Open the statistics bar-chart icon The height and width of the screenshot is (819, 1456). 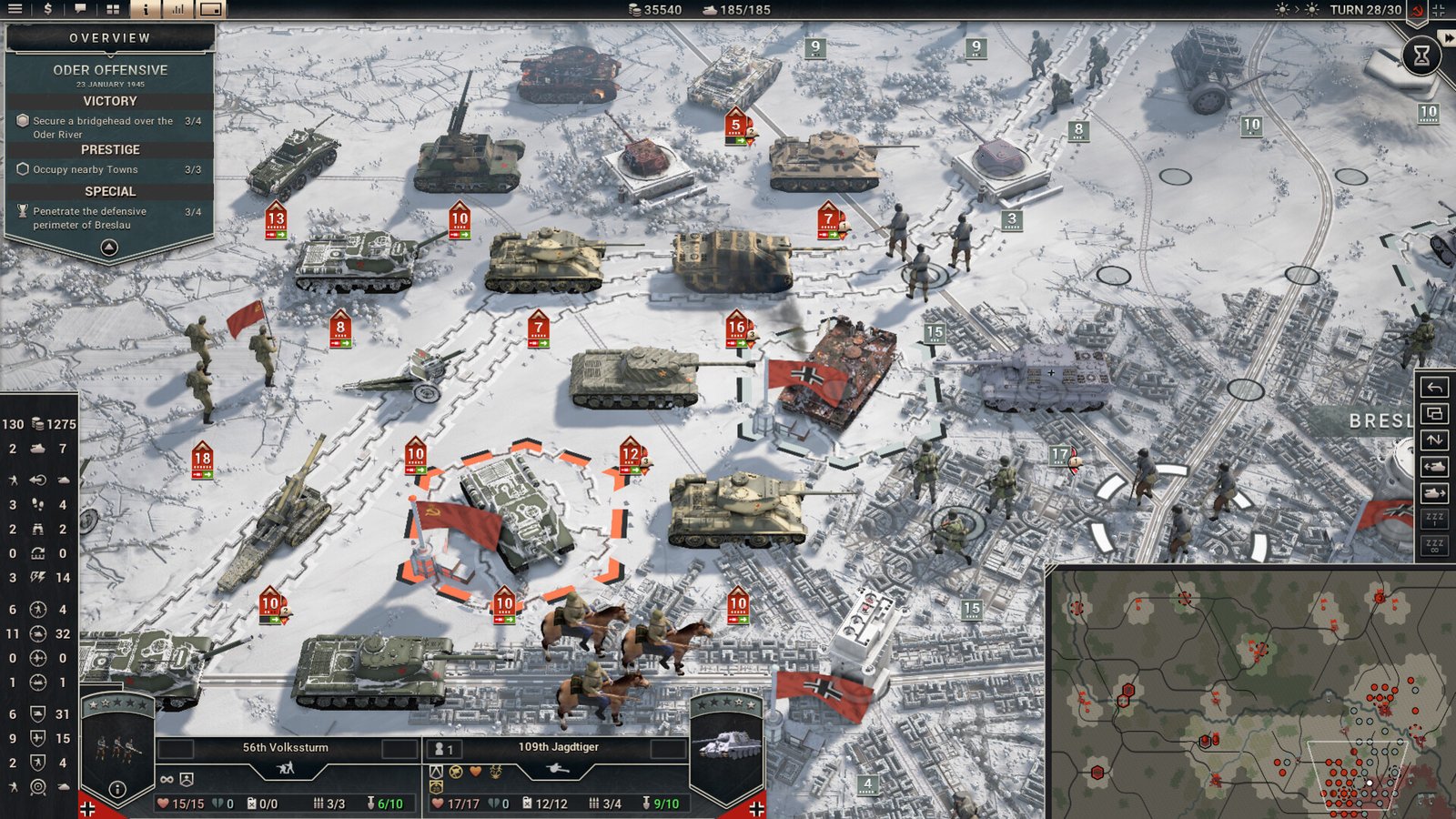click(x=177, y=10)
